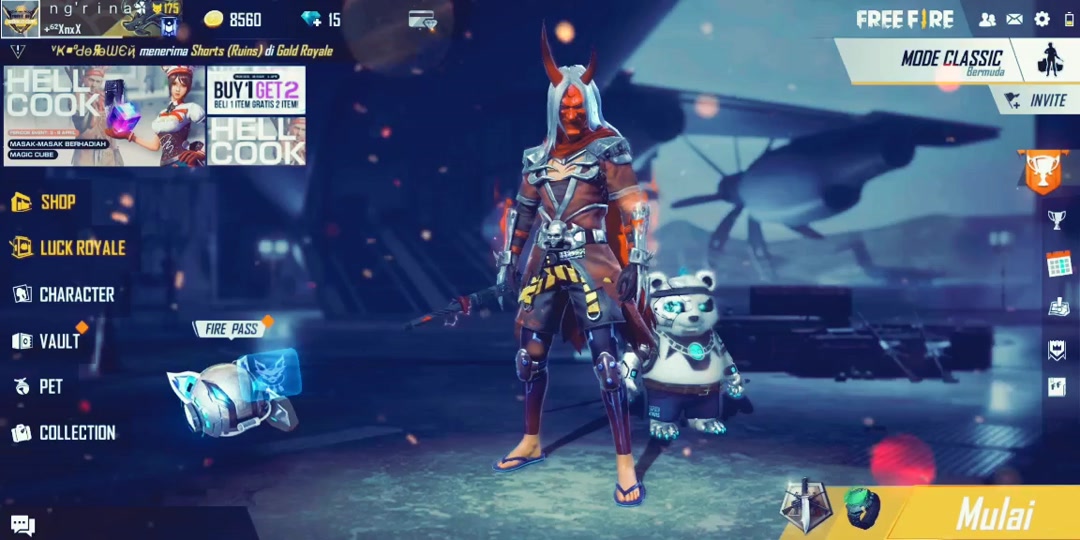
Task: Open the Buy 1 Get 2 promo banner
Action: point(256,91)
